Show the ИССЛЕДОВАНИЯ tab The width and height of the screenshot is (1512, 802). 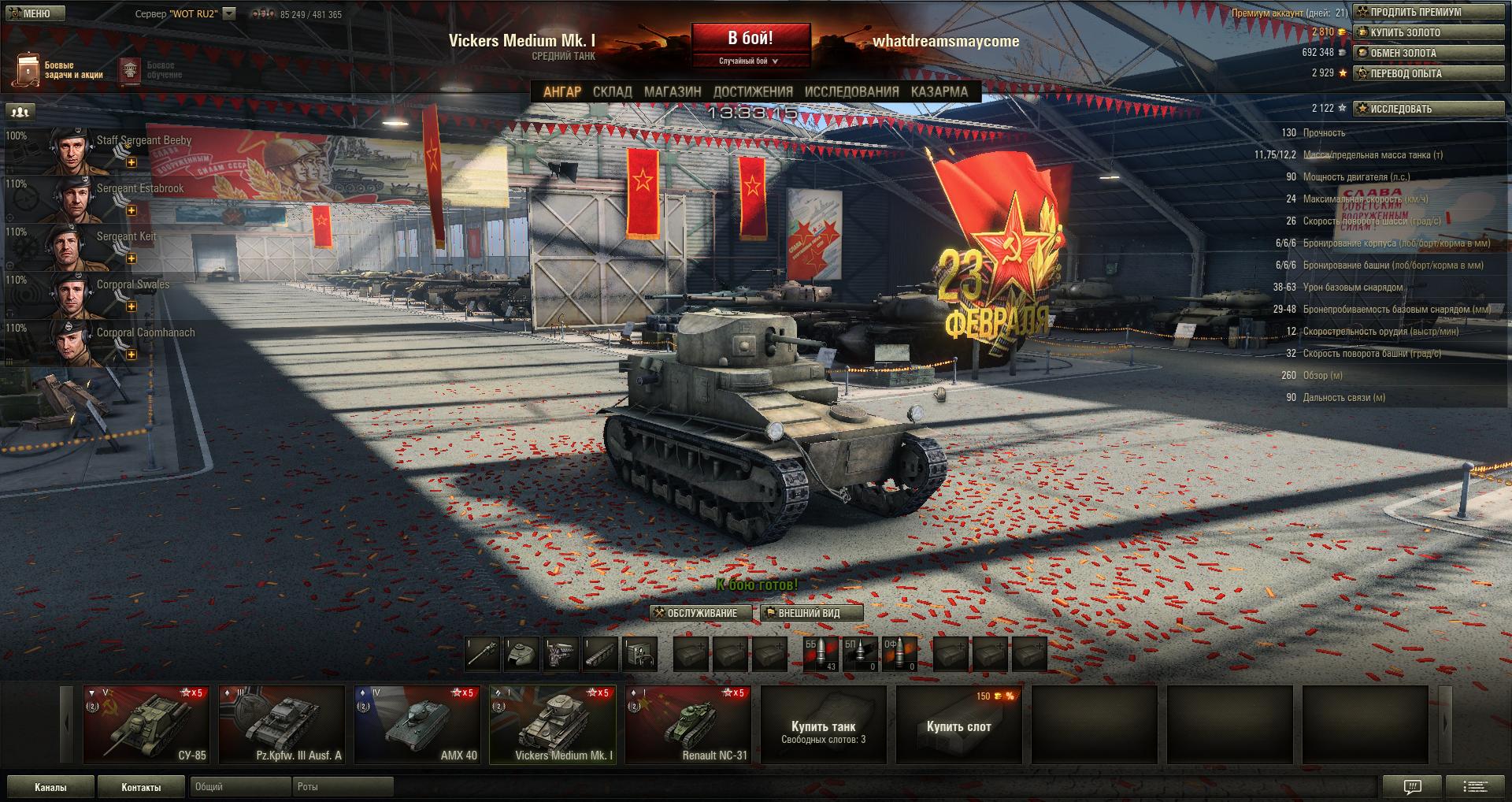coord(851,91)
